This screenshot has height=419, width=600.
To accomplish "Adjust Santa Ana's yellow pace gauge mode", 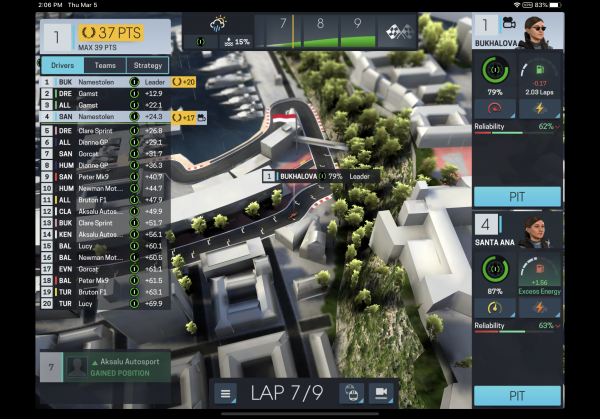I will (x=495, y=307).
